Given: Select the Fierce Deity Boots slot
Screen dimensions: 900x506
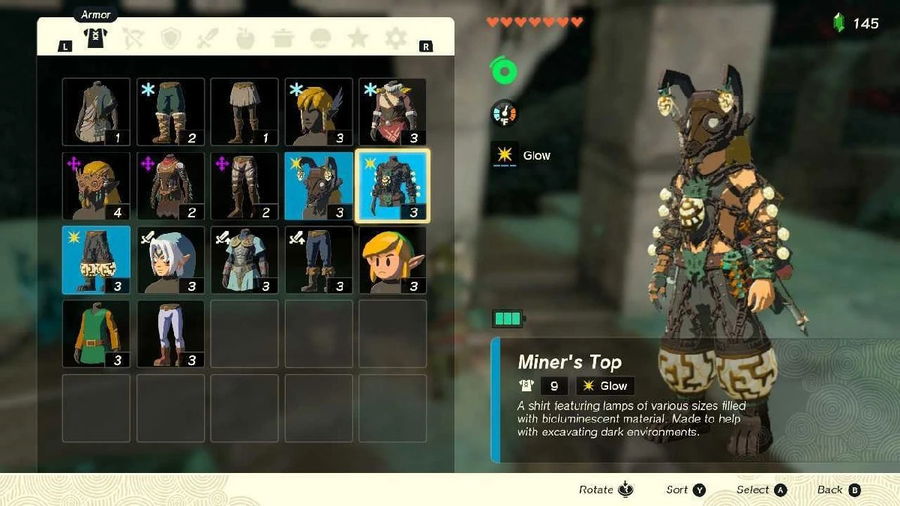Looking at the screenshot, I should (x=319, y=260).
